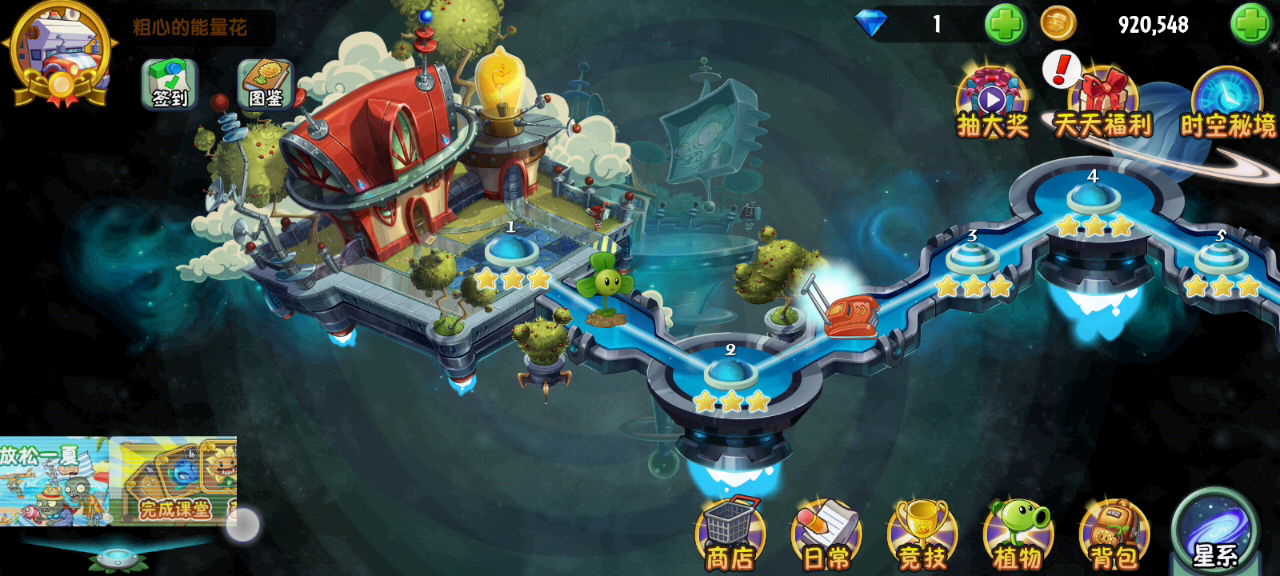Open the 签到 daily check-in
Image resolution: width=1280 pixels, height=576 pixels.
pos(169,84)
